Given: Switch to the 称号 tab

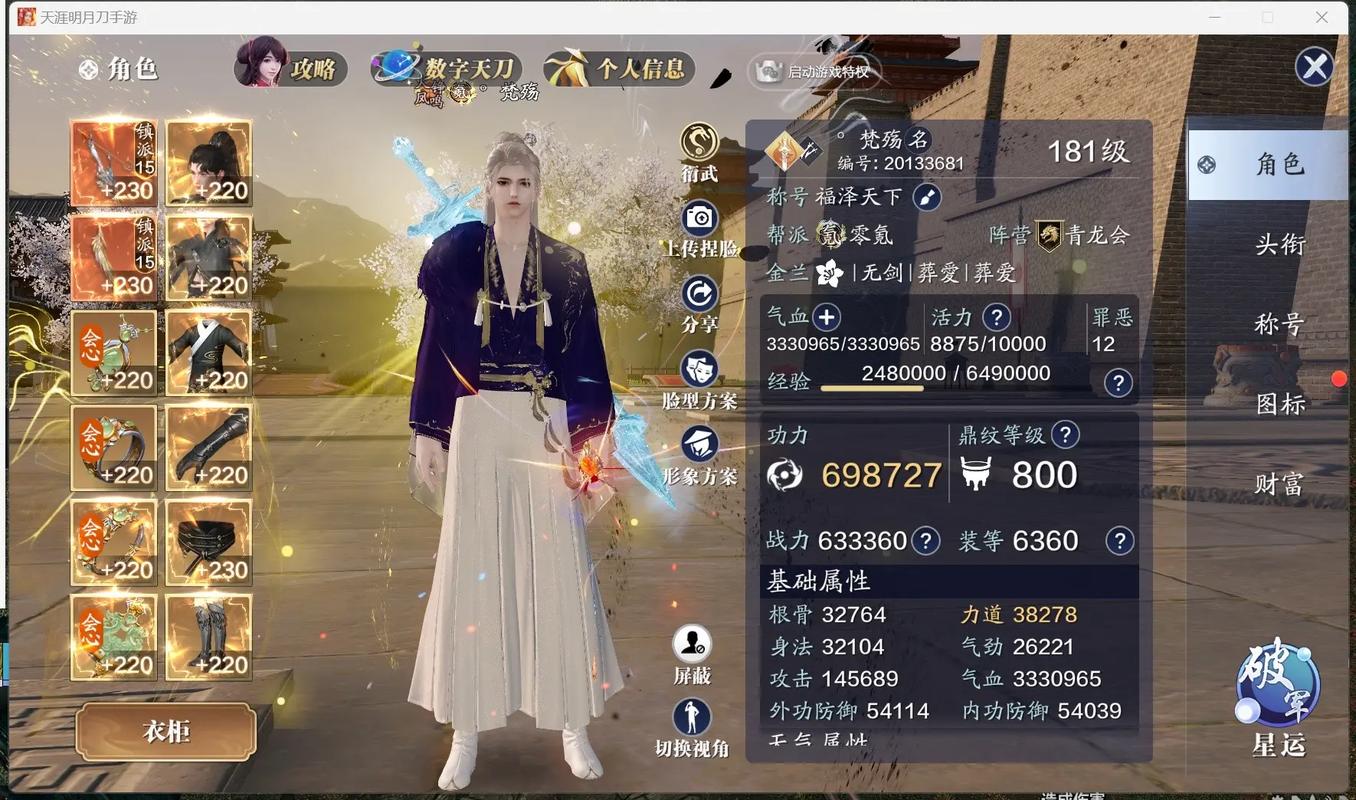Looking at the screenshot, I should (x=1280, y=324).
